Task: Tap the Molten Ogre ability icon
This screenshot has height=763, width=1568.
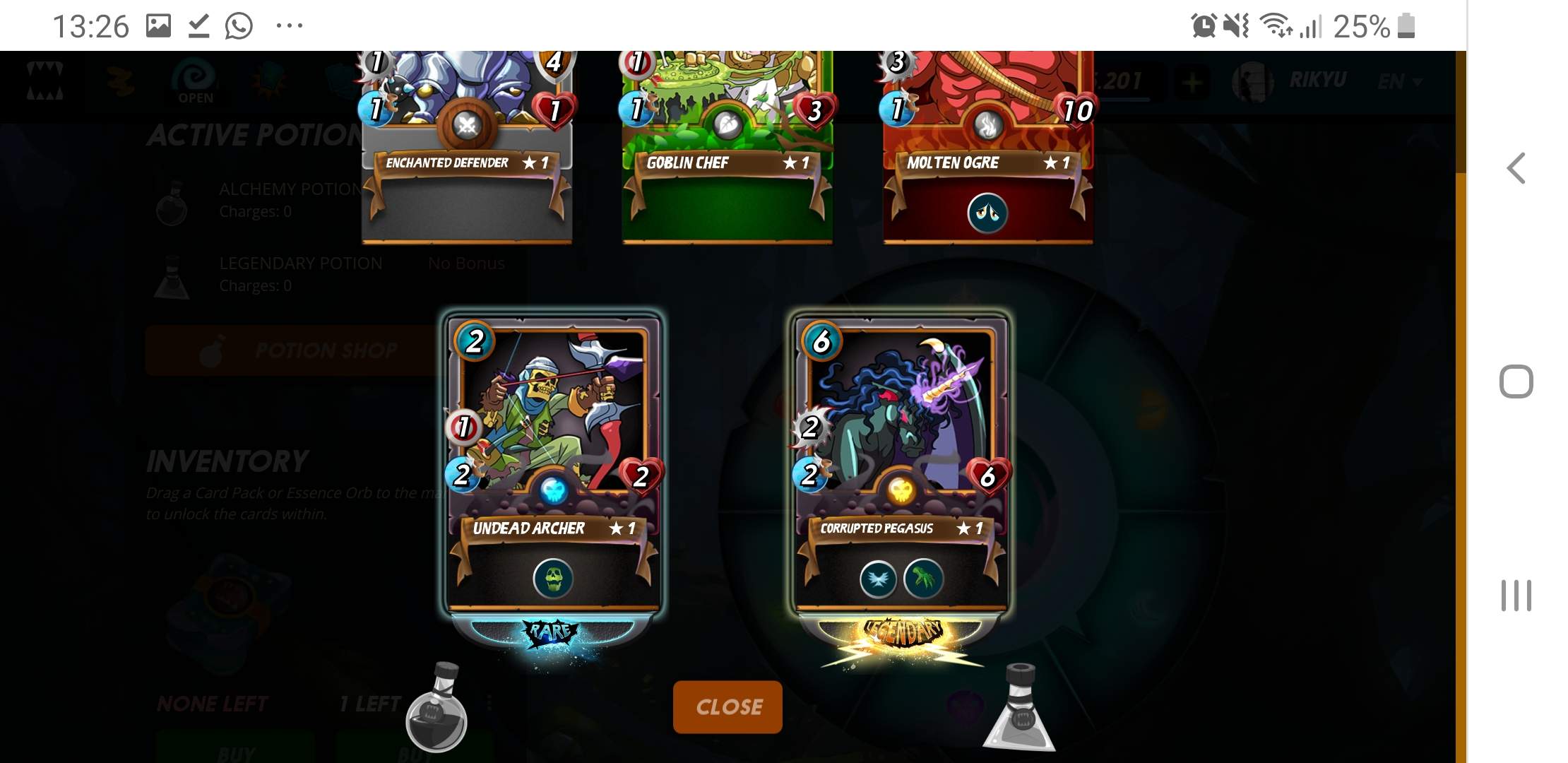Action: (987, 213)
